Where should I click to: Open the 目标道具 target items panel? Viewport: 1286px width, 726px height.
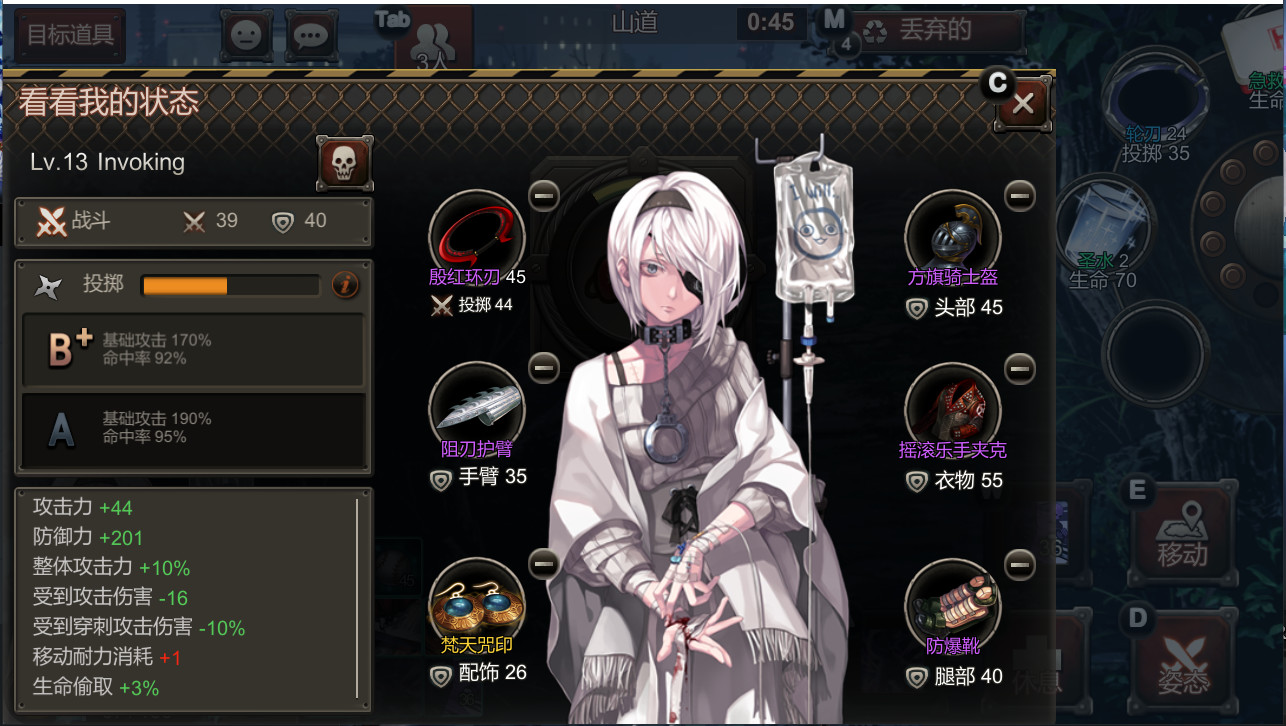tap(70, 35)
